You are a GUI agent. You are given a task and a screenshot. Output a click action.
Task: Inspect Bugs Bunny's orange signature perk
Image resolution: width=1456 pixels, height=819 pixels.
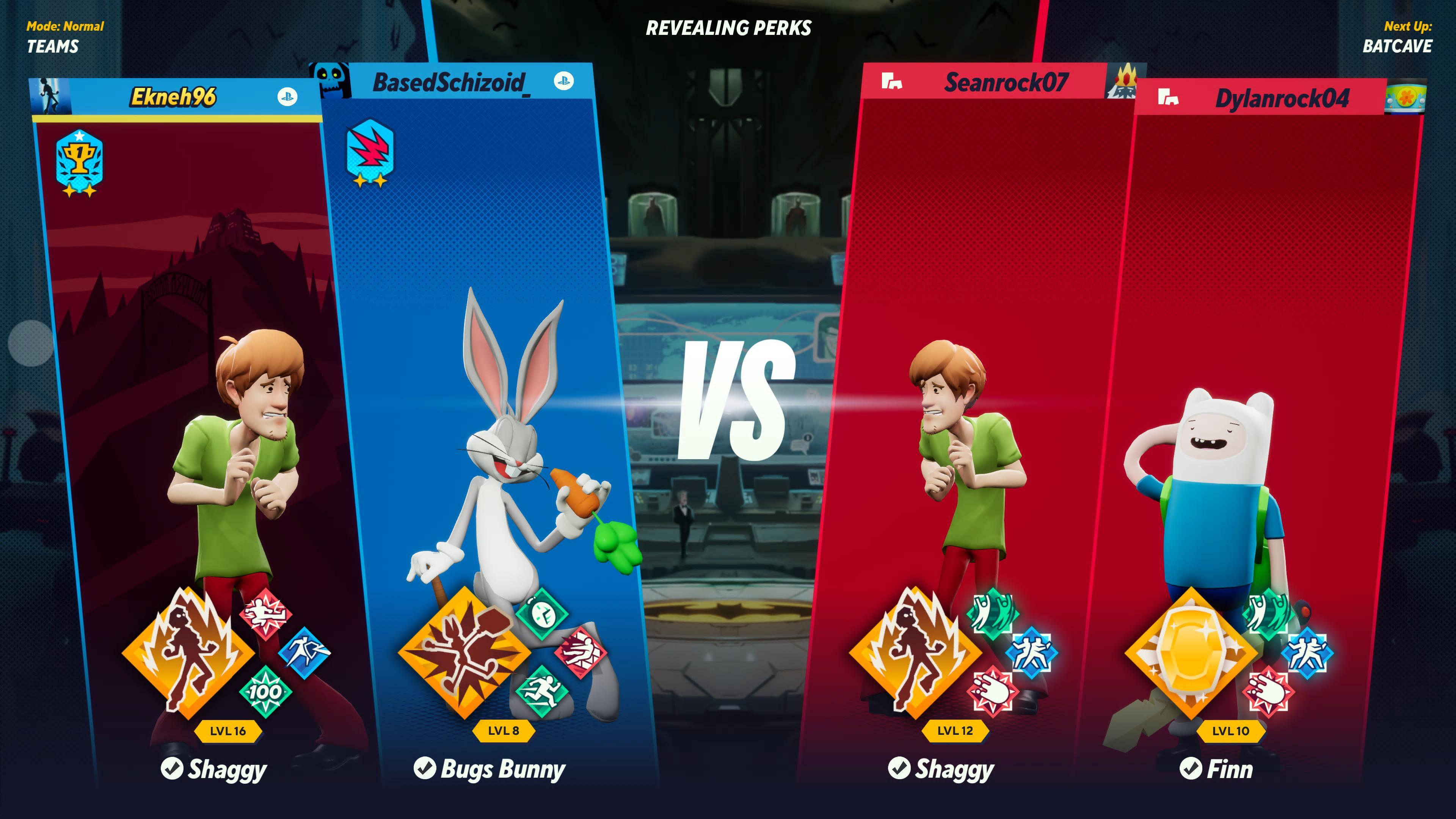tap(463, 652)
